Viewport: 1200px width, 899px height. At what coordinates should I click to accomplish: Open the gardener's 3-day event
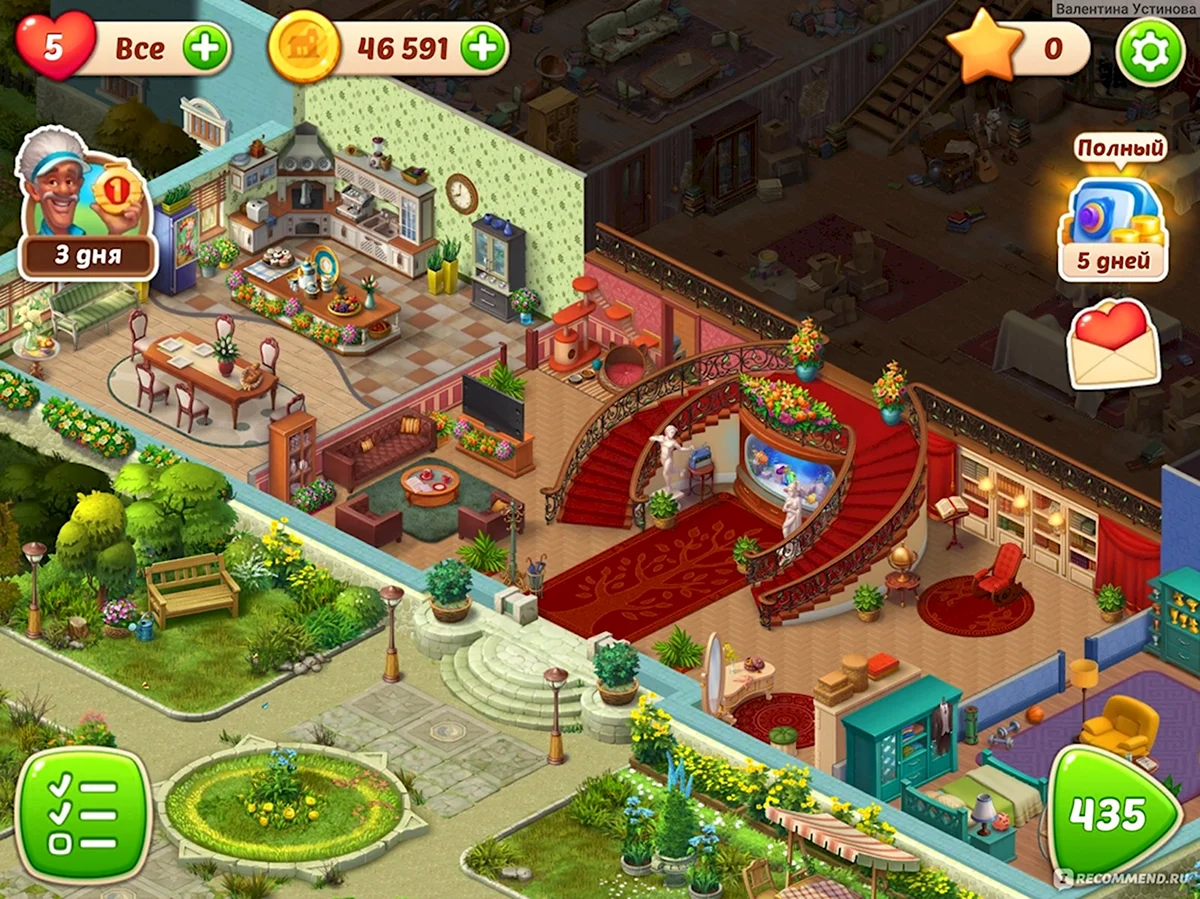[x=86, y=205]
